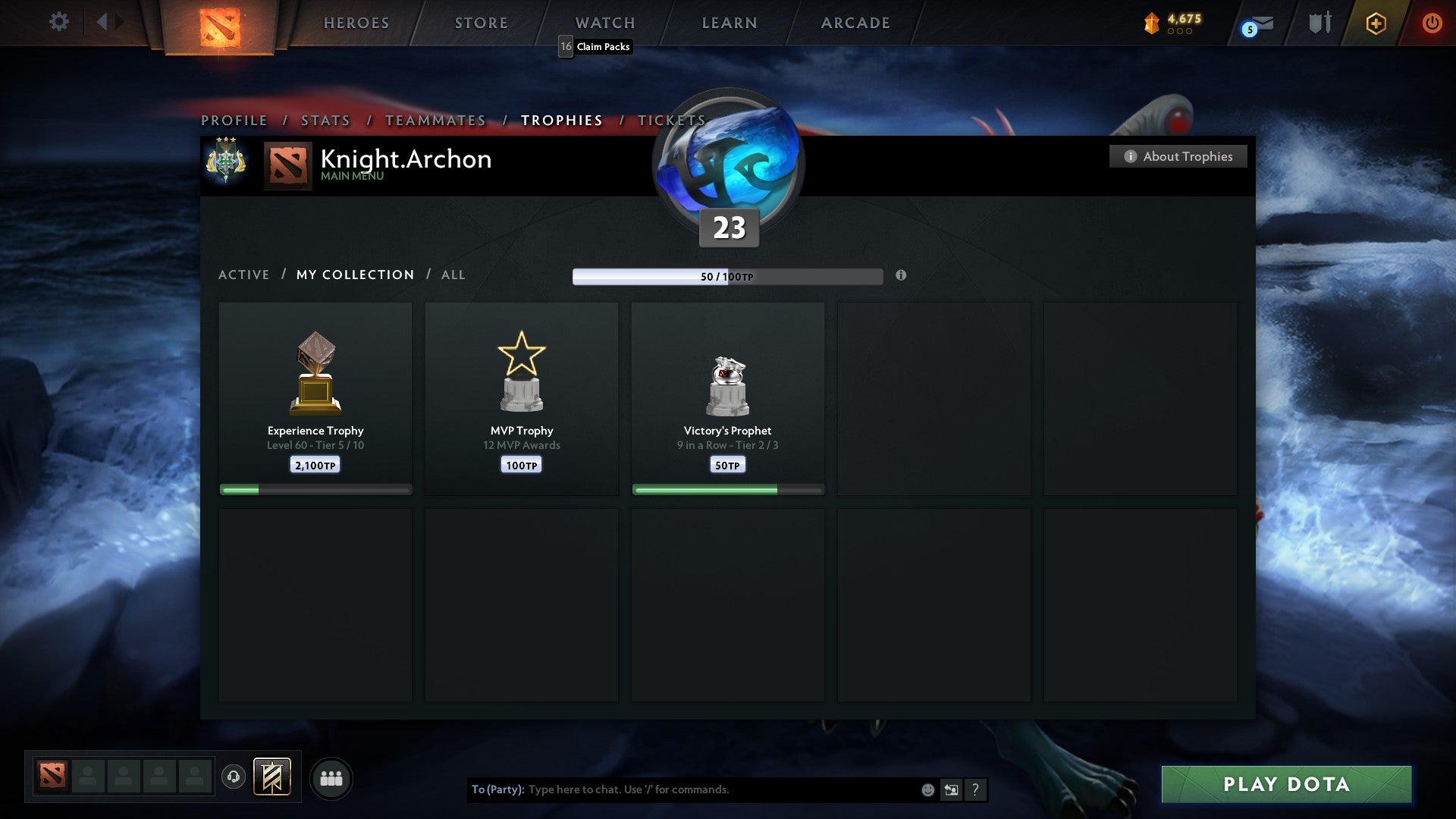Open the Claim Packs dropdown notification
This screenshot has width=1456, height=819.
pos(595,46)
